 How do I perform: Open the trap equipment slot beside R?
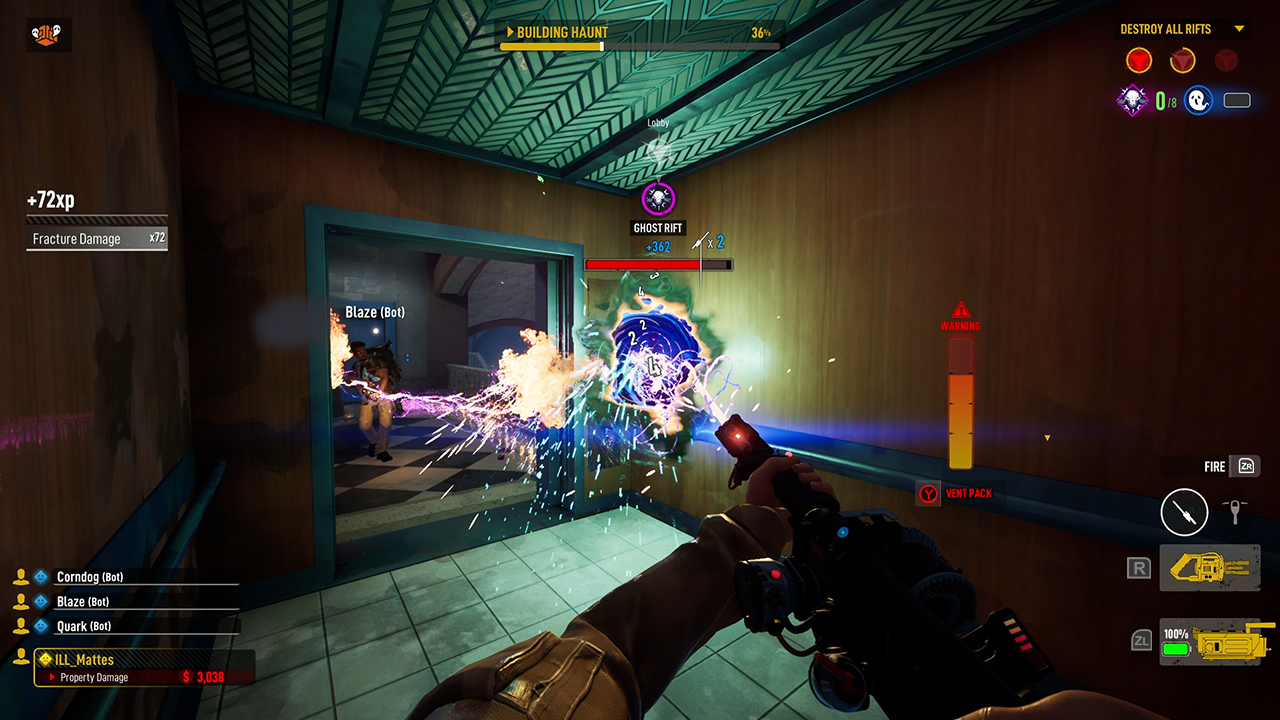coord(1210,567)
